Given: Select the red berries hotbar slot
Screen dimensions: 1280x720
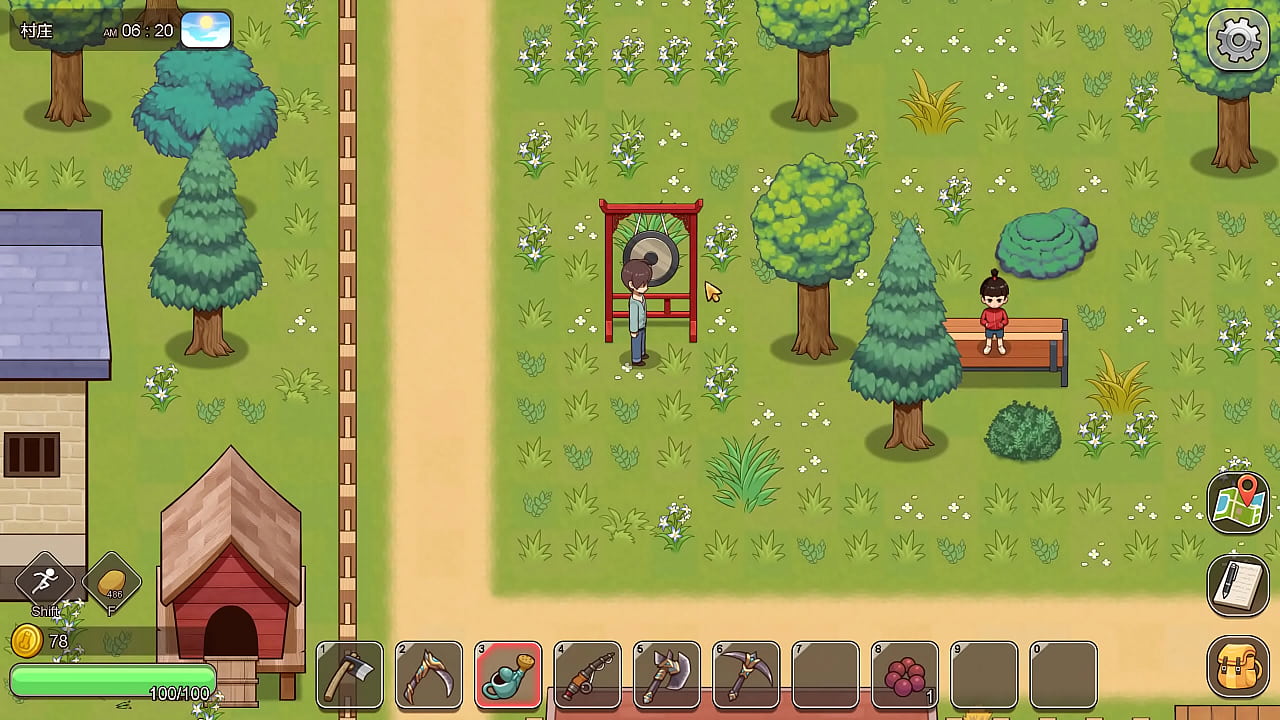Looking at the screenshot, I should coord(905,675).
